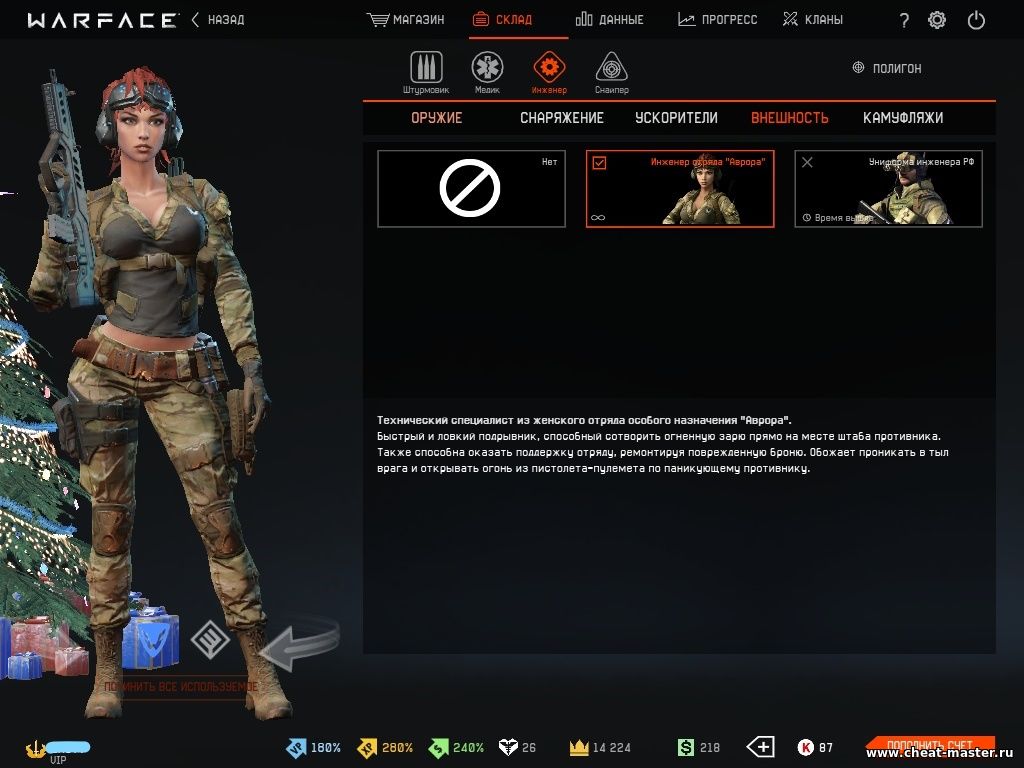Switch to the Снайпер class
This screenshot has width=1024, height=768.
(611, 69)
